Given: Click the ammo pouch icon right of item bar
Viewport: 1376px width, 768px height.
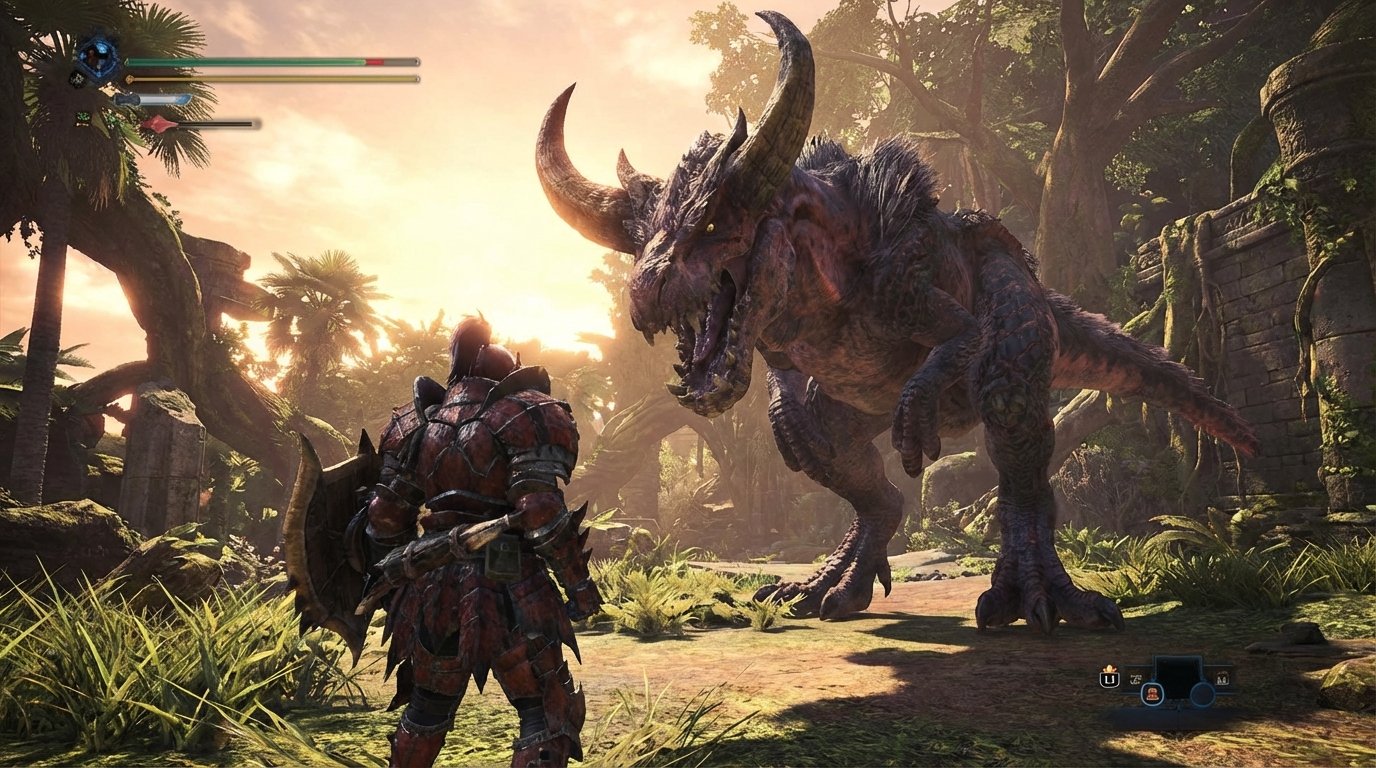Looking at the screenshot, I should tap(1223, 679).
